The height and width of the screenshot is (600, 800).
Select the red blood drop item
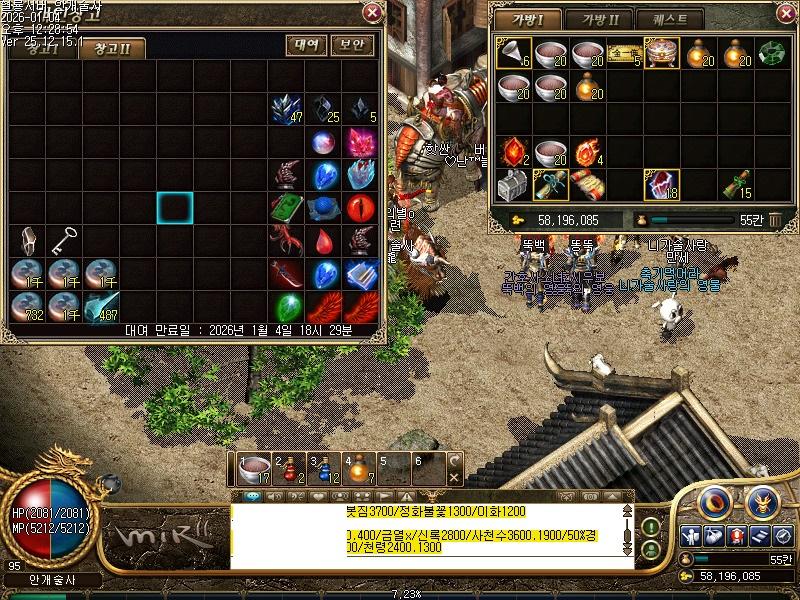point(324,240)
